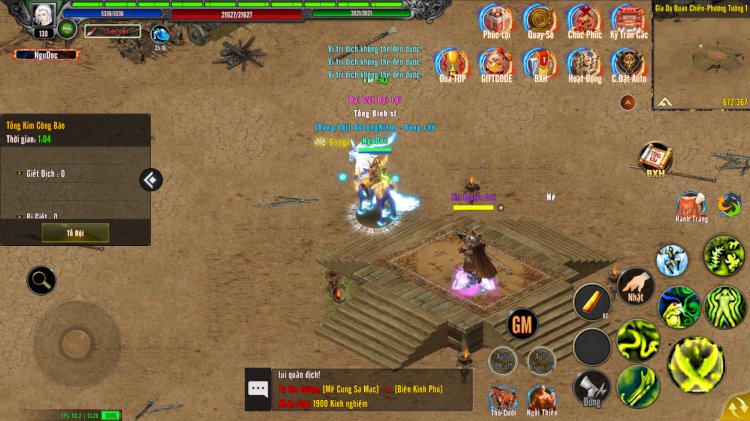The height and width of the screenshot is (421, 750).
Task: Open the GM button
Action: 522,324
